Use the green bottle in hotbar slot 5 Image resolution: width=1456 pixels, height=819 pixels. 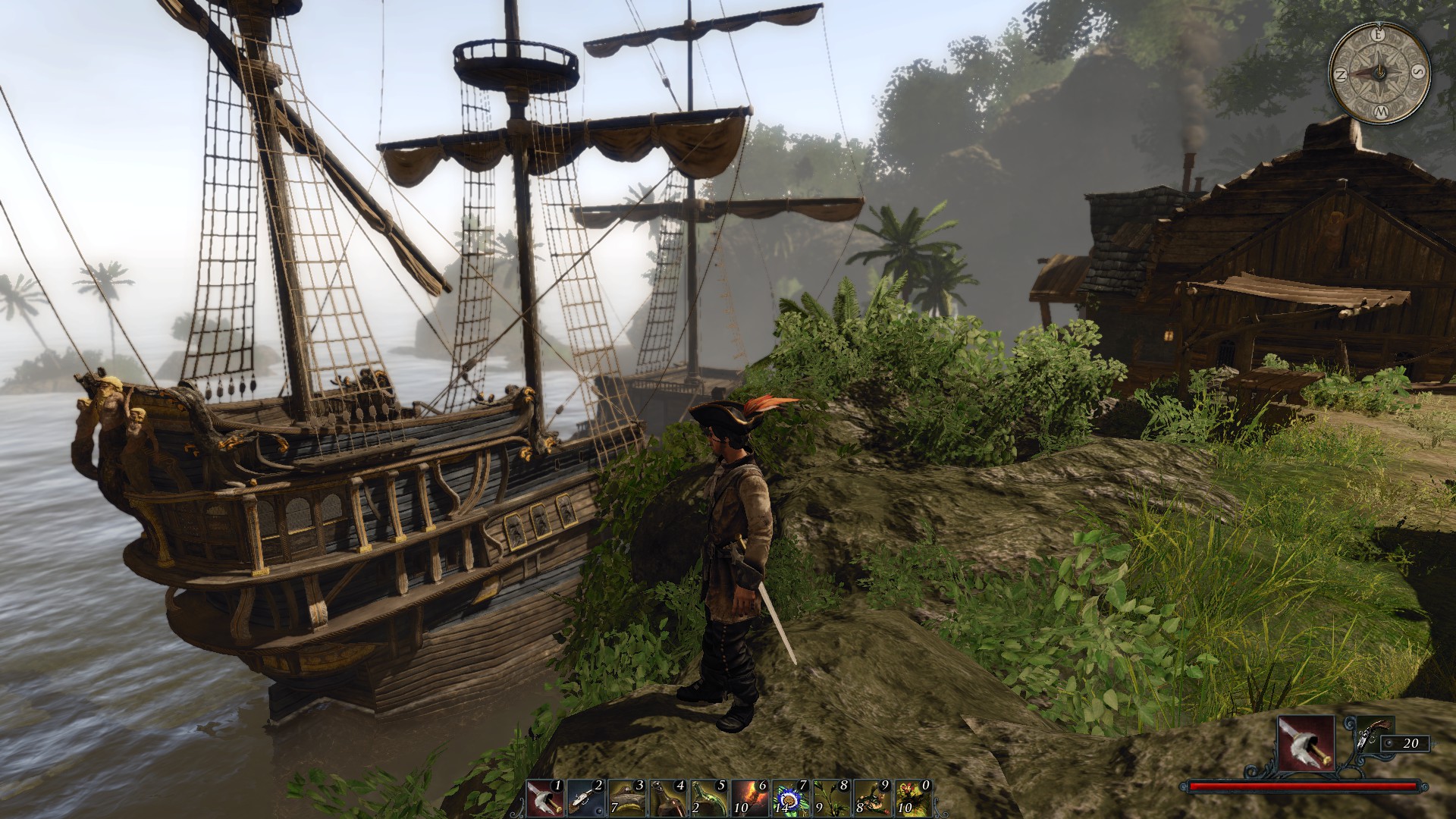[x=709, y=799]
